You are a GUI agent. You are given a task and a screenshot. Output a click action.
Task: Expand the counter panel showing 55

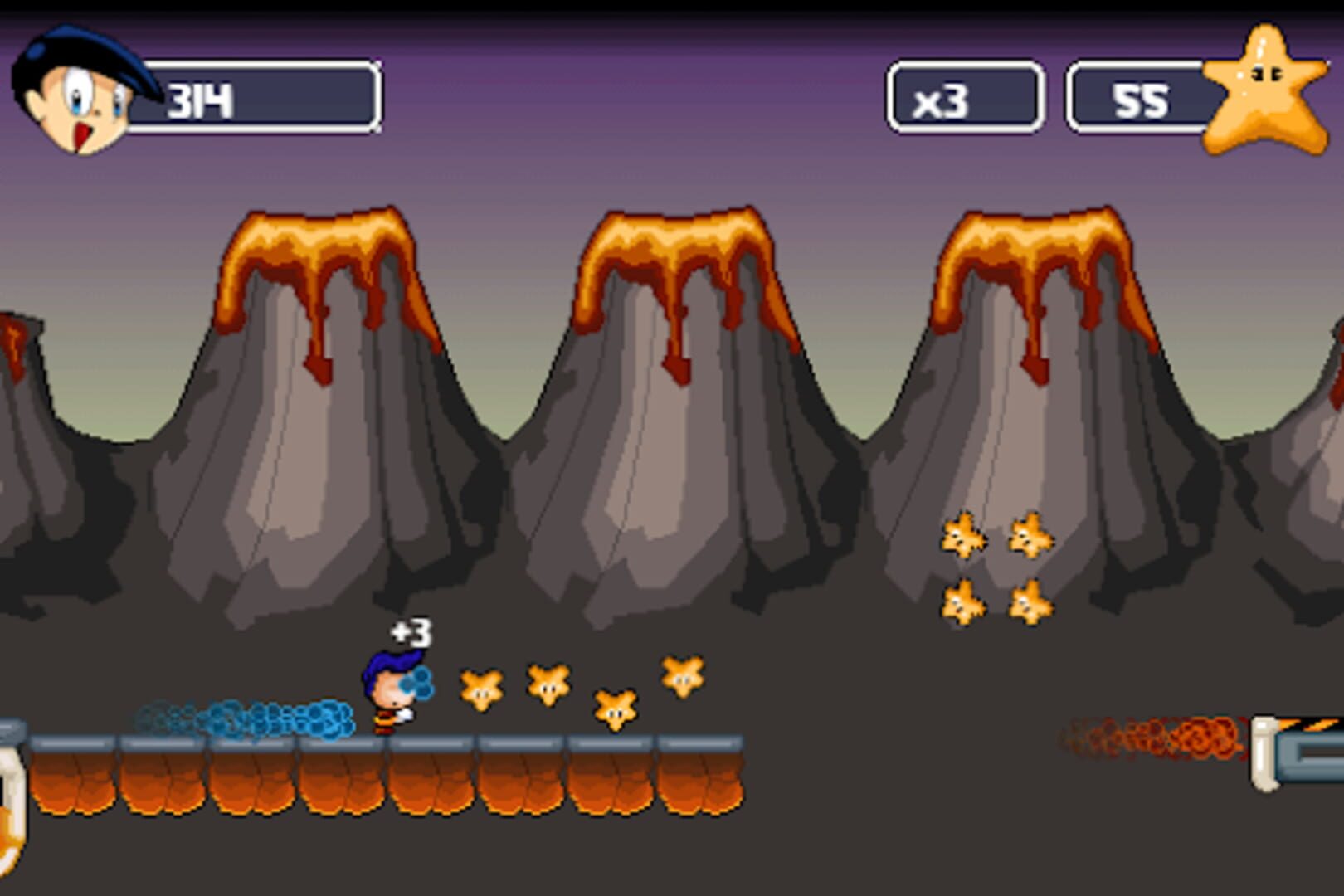point(1141,100)
